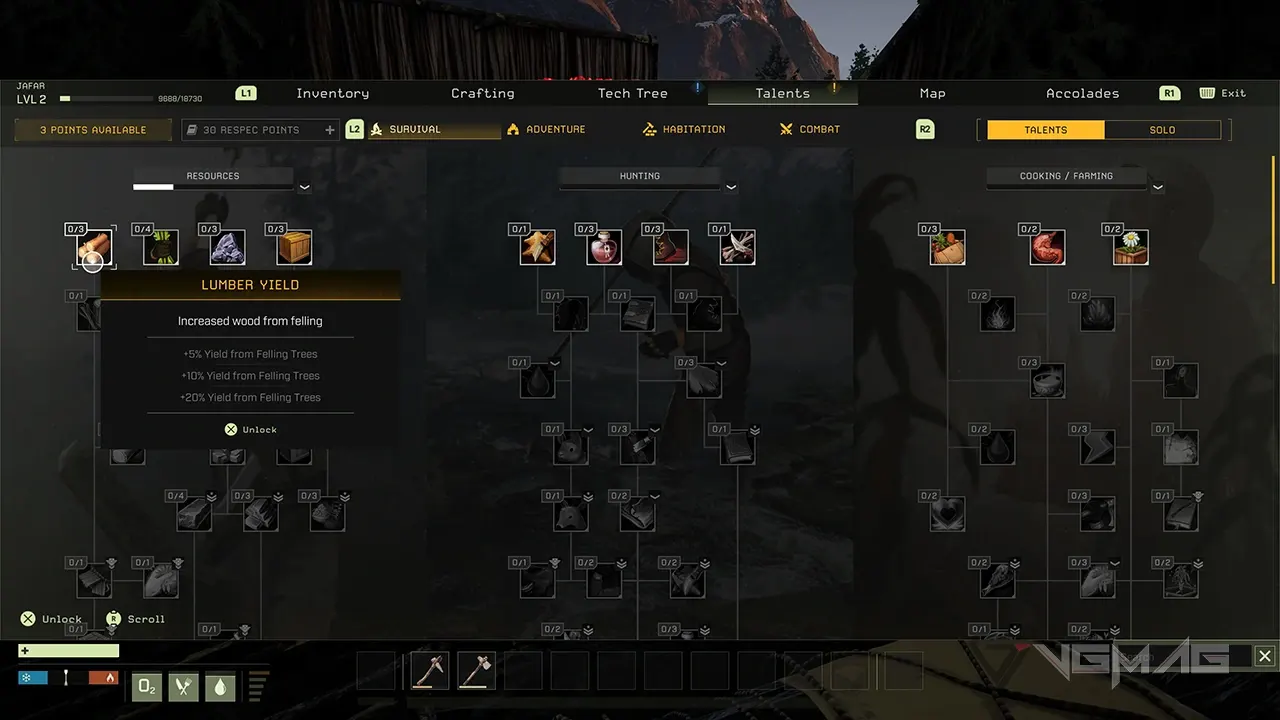This screenshot has height=720, width=1280.
Task: Choose the stomach talent icon
Action: coord(1047,247)
